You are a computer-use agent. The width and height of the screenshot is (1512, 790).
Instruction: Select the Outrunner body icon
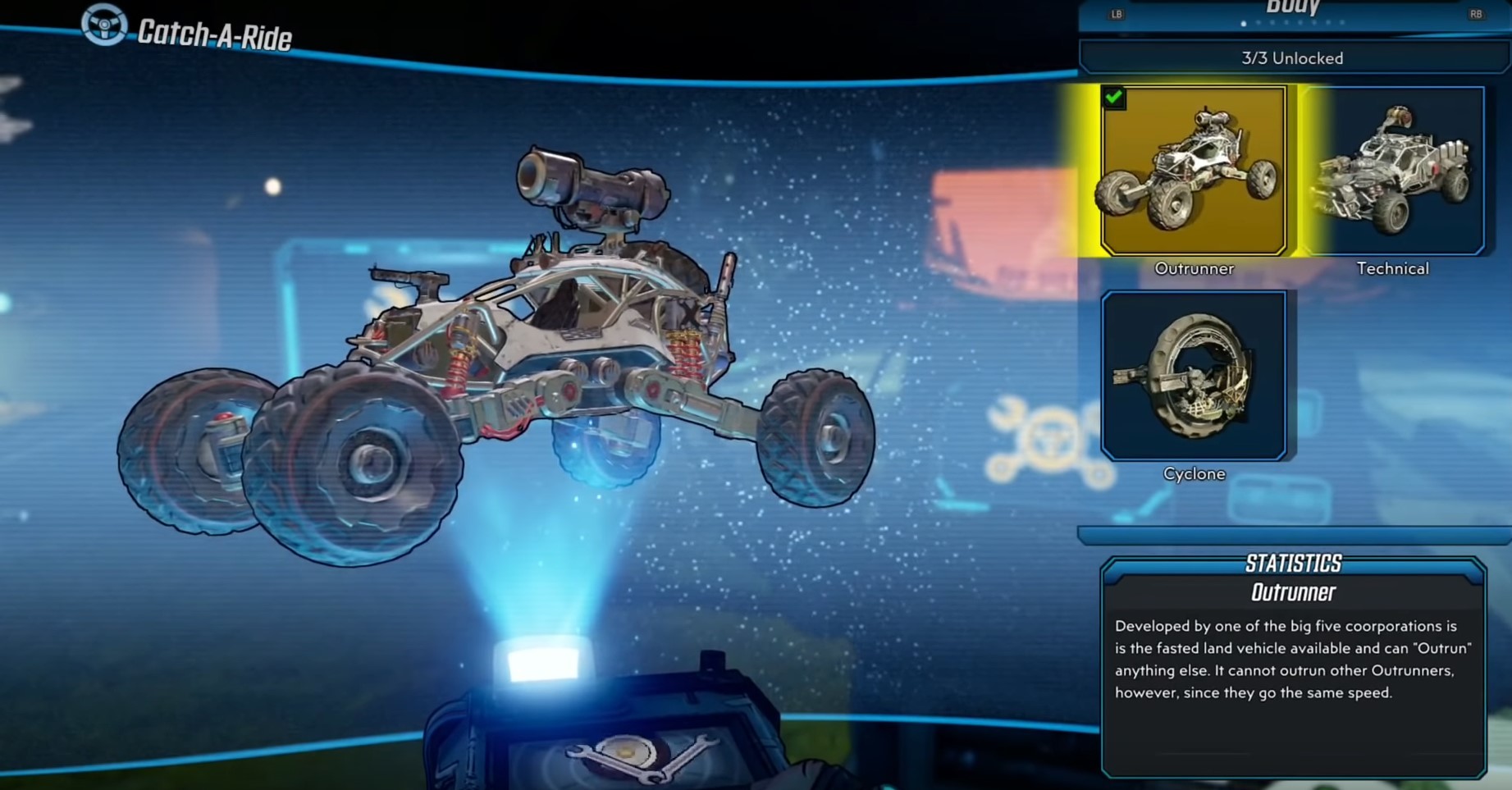point(1195,168)
